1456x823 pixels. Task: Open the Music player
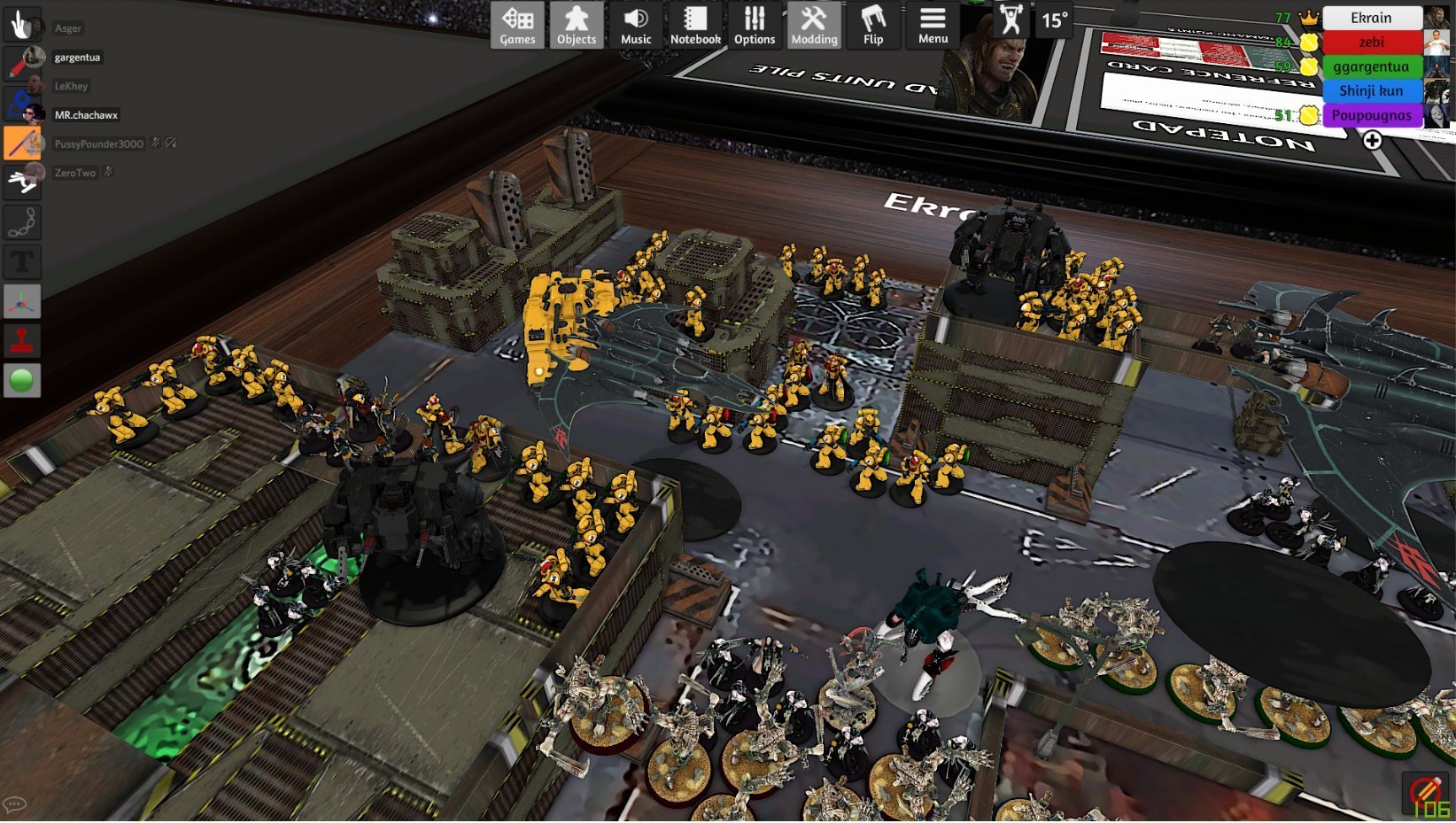[x=636, y=25]
